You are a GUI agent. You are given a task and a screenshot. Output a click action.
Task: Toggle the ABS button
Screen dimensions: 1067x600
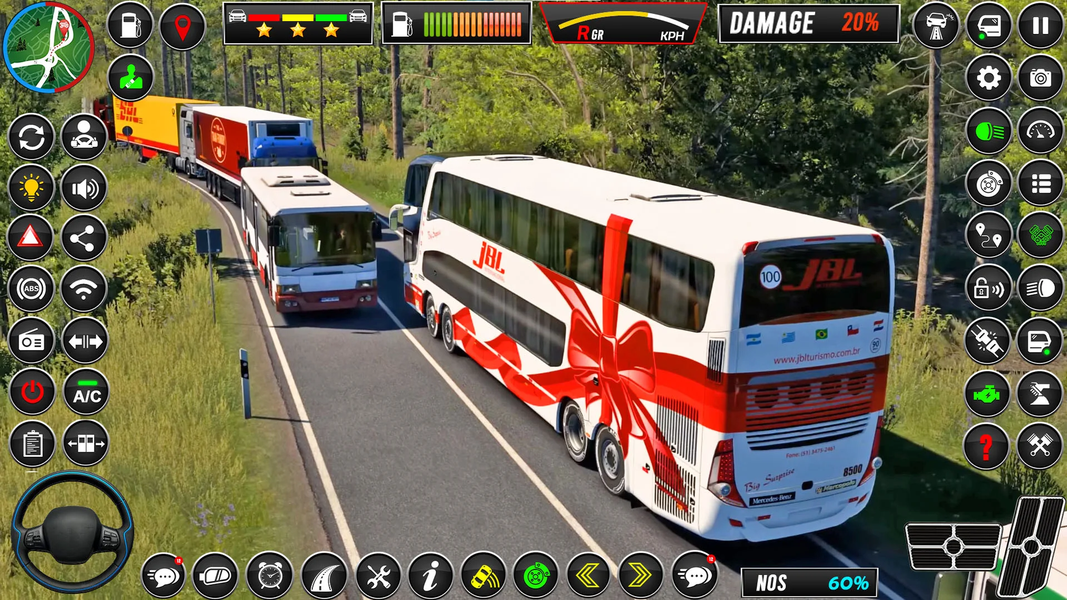pos(31,289)
